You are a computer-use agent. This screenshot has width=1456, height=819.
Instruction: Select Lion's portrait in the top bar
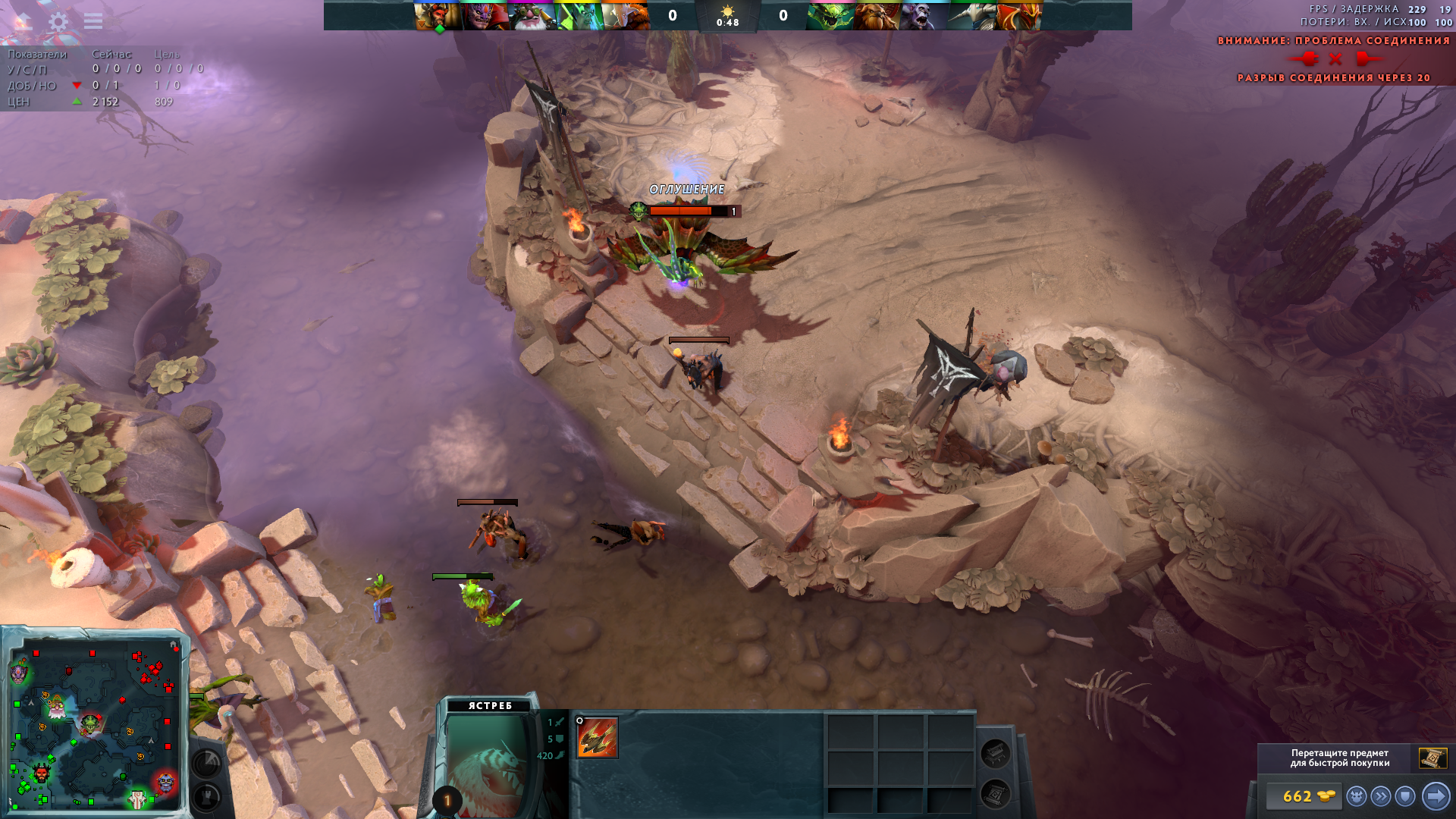[485, 16]
